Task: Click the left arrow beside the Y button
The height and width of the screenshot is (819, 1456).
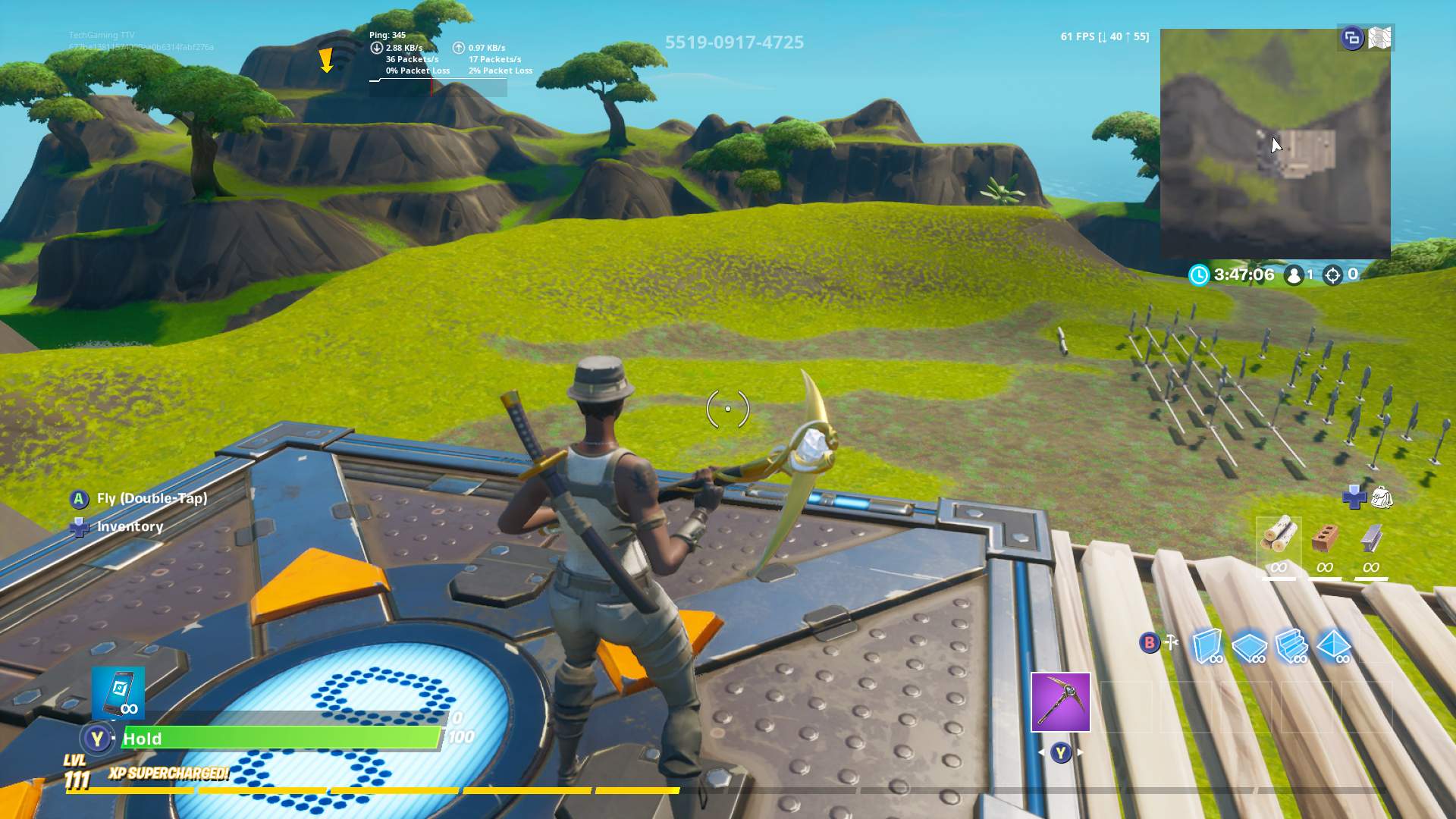Action: [x=1040, y=751]
